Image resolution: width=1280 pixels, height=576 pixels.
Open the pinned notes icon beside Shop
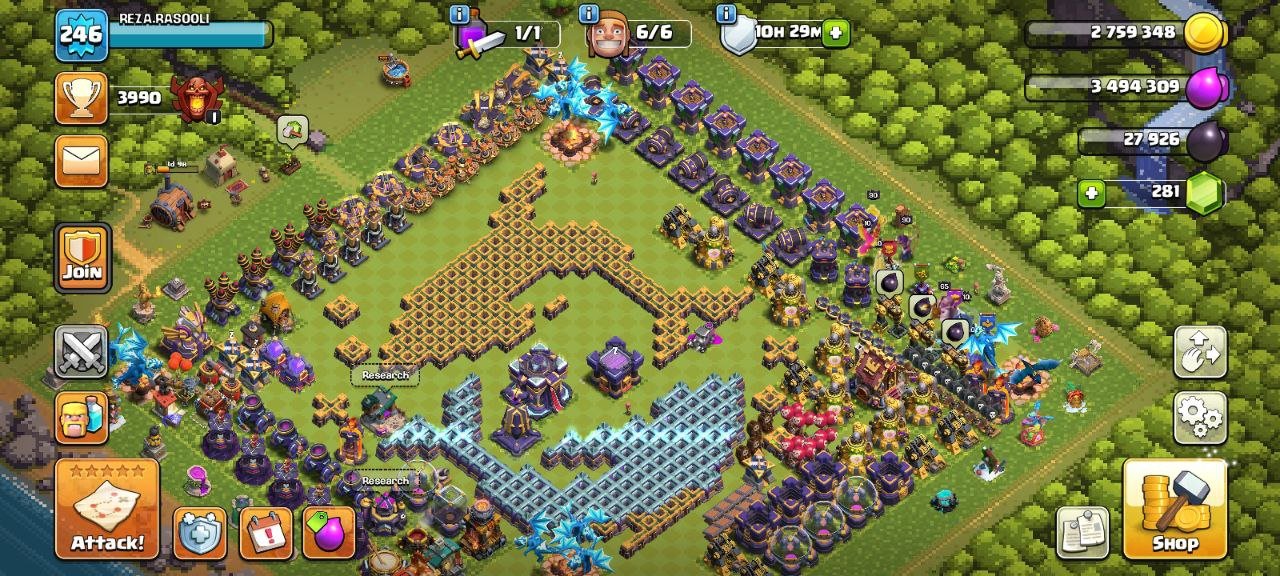tap(1083, 532)
